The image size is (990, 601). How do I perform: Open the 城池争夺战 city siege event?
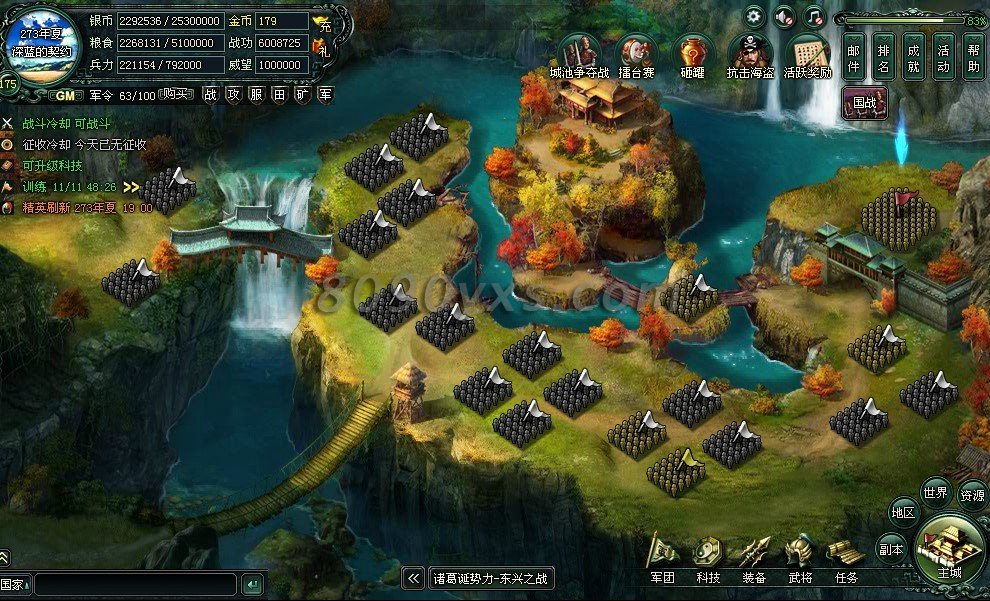[579, 53]
